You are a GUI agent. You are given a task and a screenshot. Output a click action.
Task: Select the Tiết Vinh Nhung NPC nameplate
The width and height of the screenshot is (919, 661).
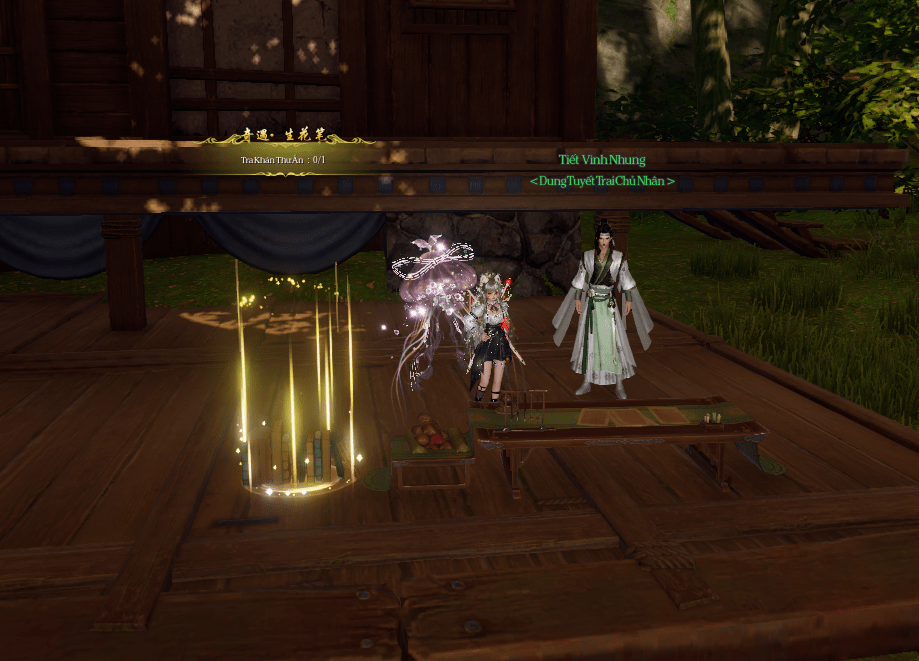(x=602, y=160)
